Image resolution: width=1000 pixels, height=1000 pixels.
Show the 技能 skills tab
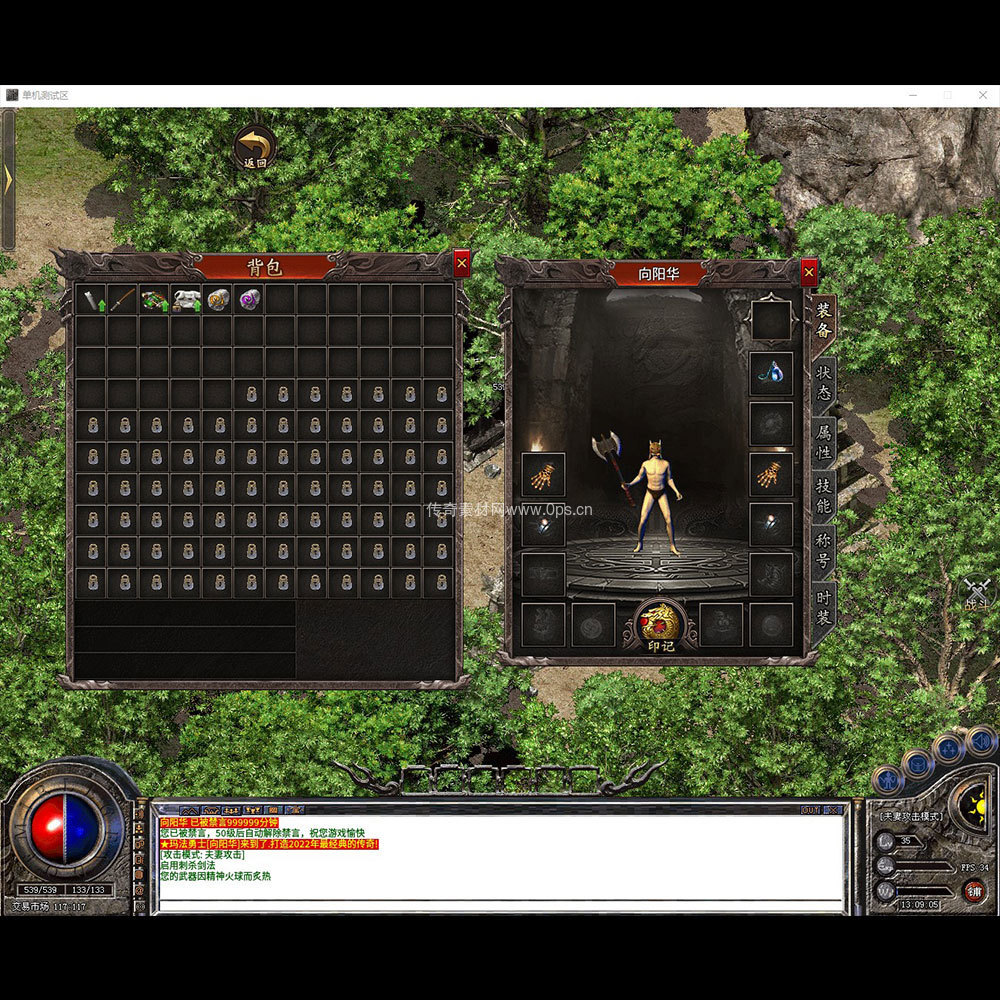pos(824,495)
